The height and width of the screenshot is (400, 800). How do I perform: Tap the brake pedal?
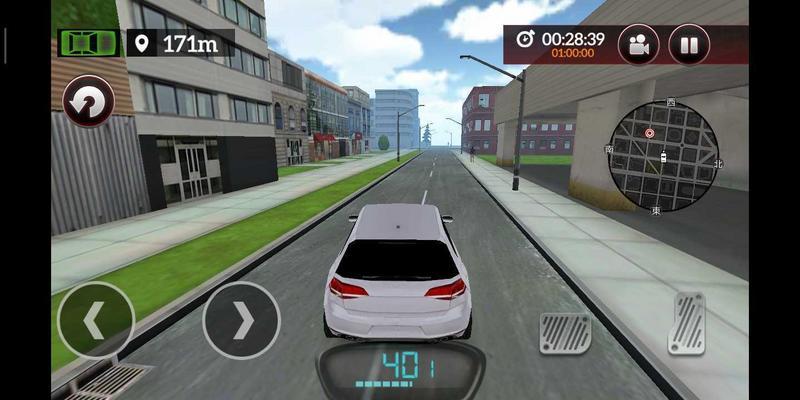565,333
